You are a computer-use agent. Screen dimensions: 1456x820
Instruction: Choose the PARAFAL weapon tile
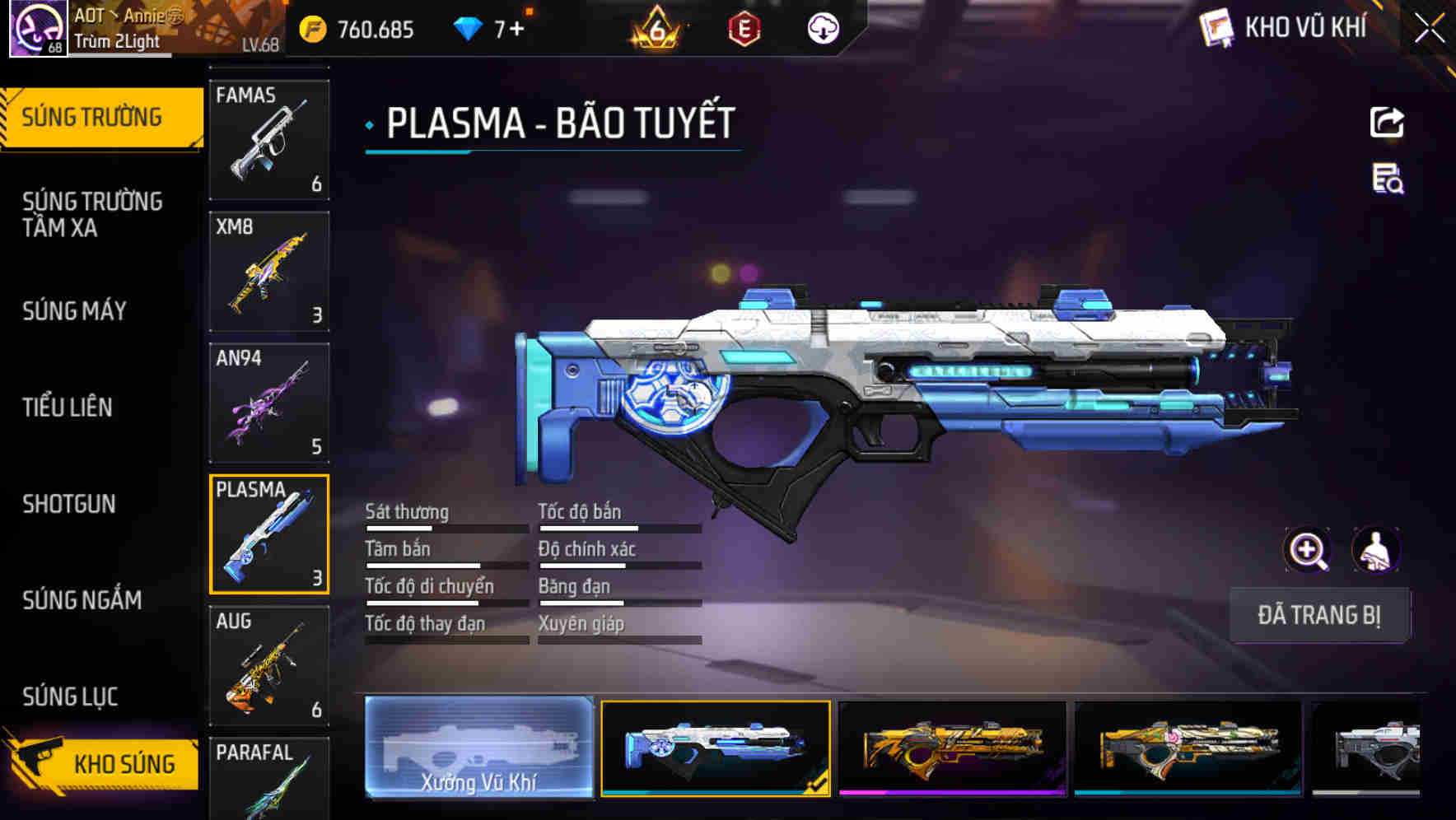click(x=269, y=778)
